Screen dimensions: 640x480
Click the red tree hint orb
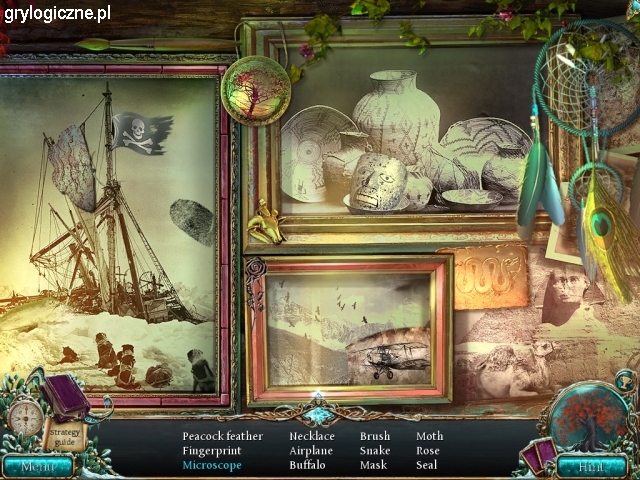pyautogui.click(x=589, y=418)
